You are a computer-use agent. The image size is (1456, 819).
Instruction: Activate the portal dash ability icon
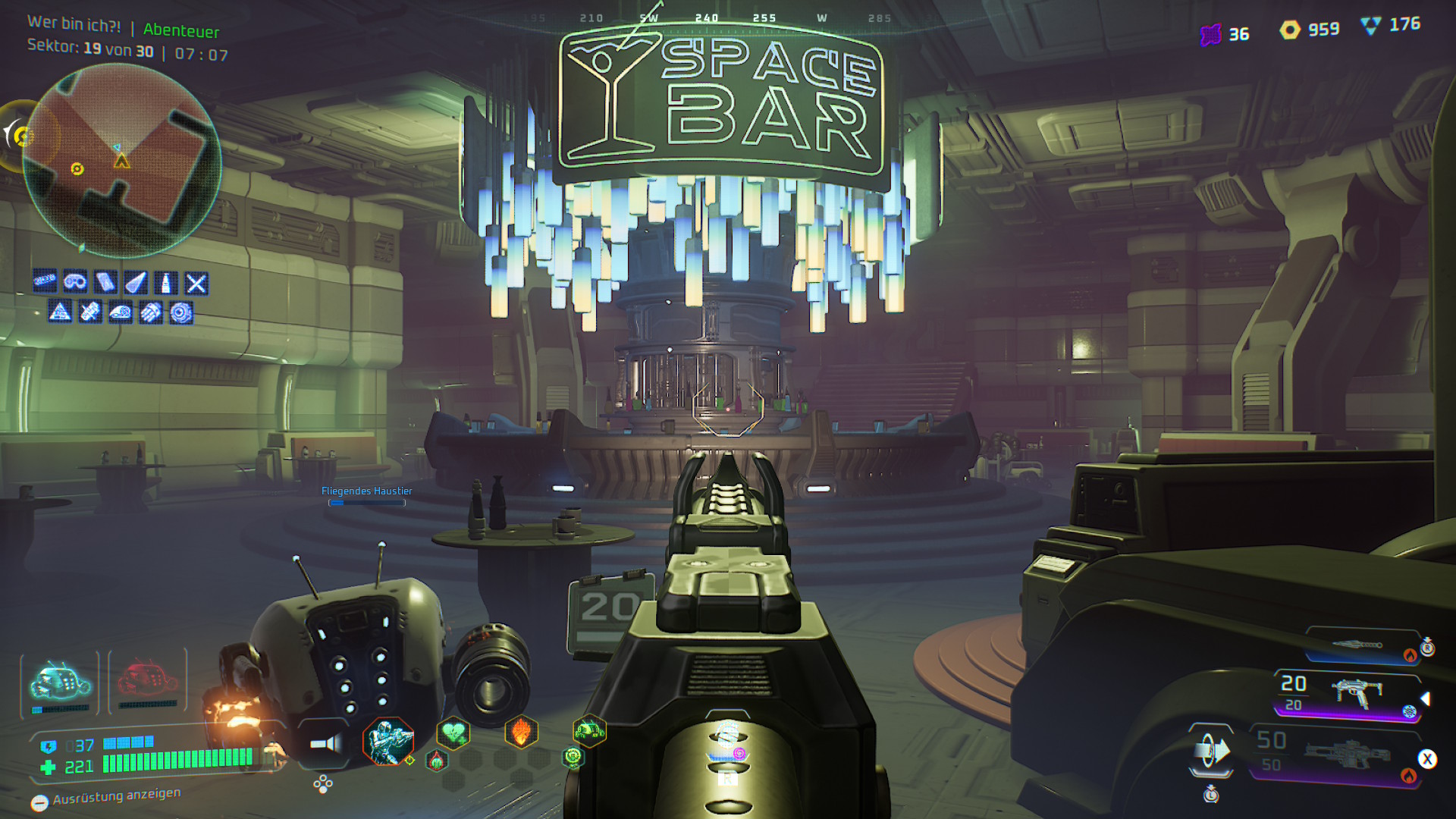1211,751
